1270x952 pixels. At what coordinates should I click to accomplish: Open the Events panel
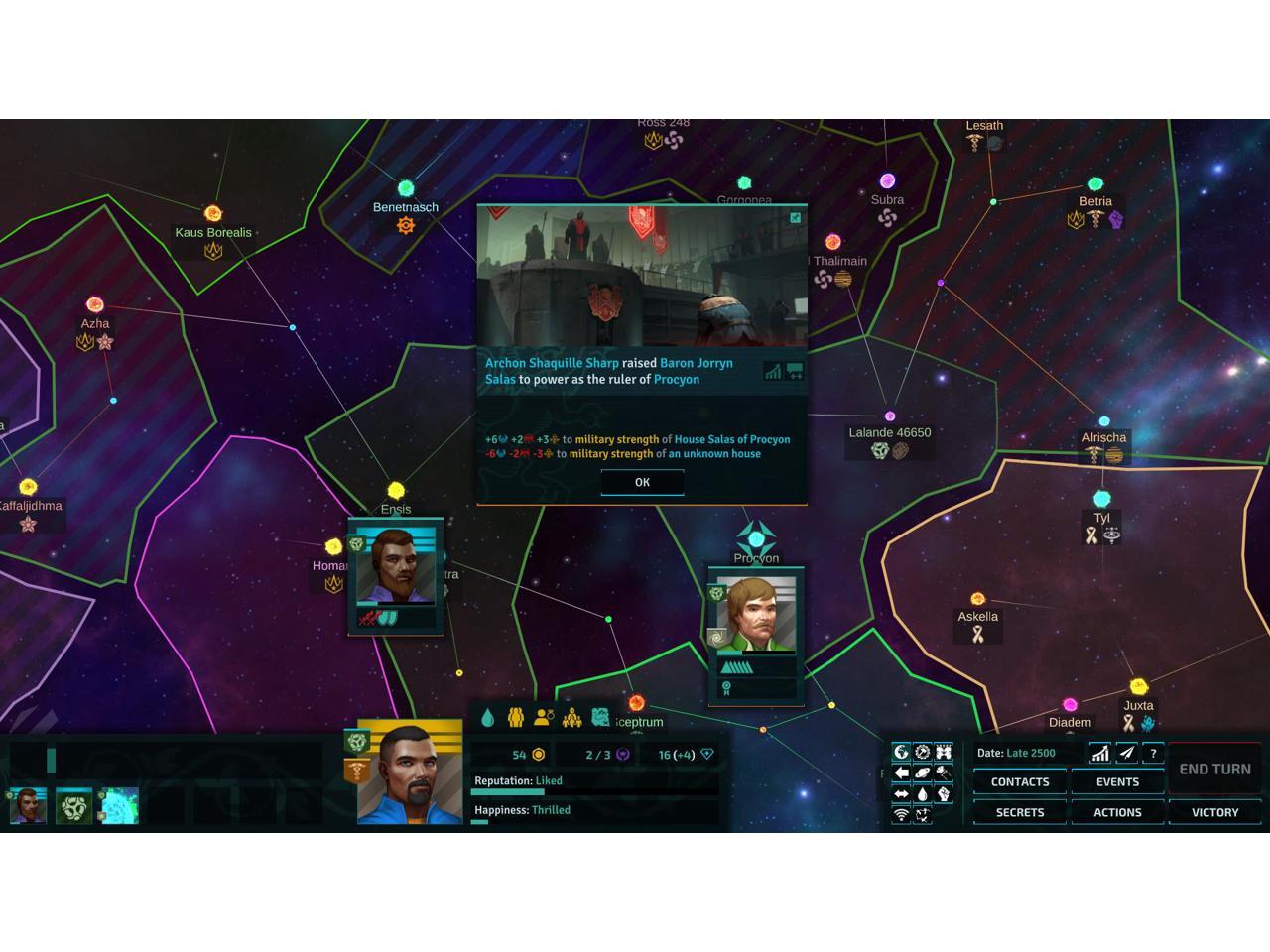[1117, 782]
